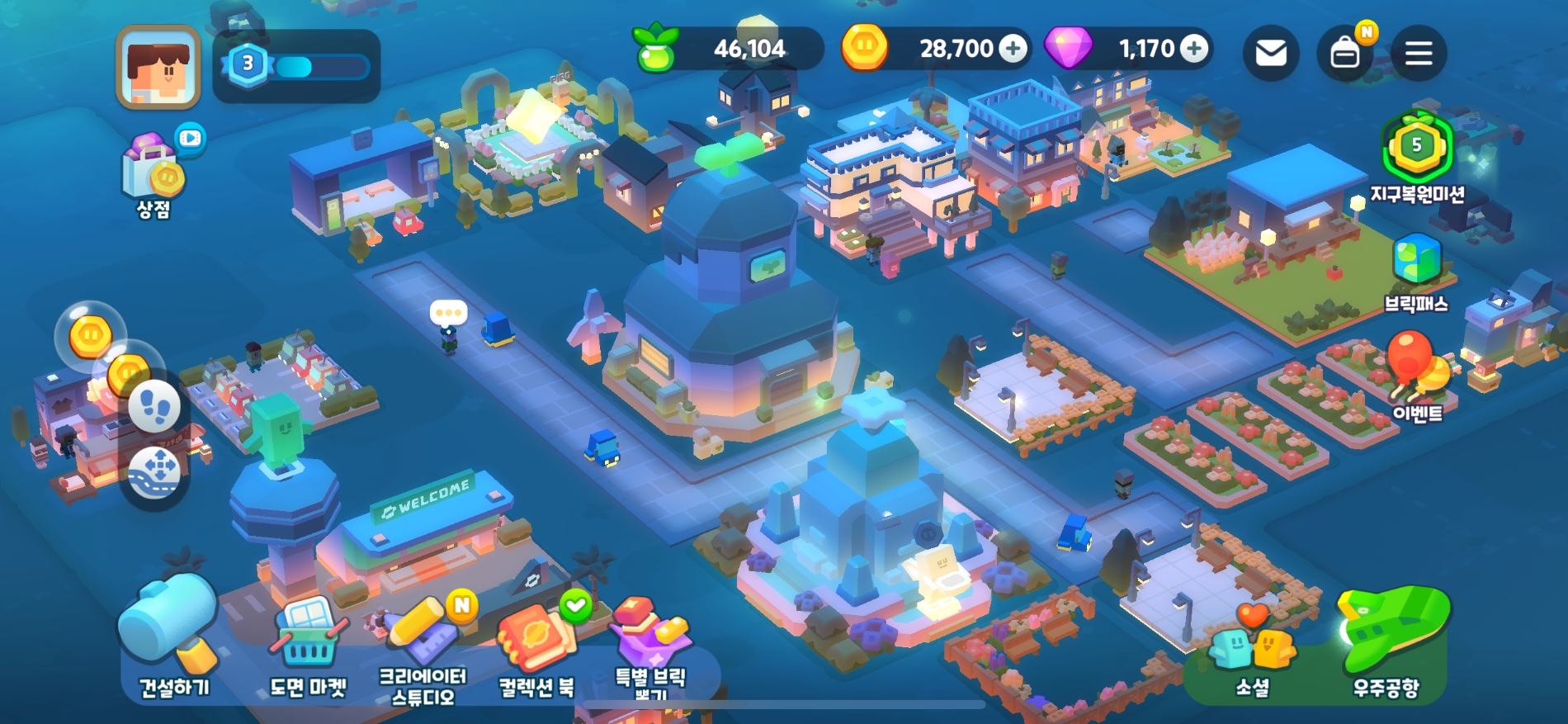This screenshot has width=1568, height=724.
Task: Tap the footprints walk mode button
Action: (x=154, y=407)
